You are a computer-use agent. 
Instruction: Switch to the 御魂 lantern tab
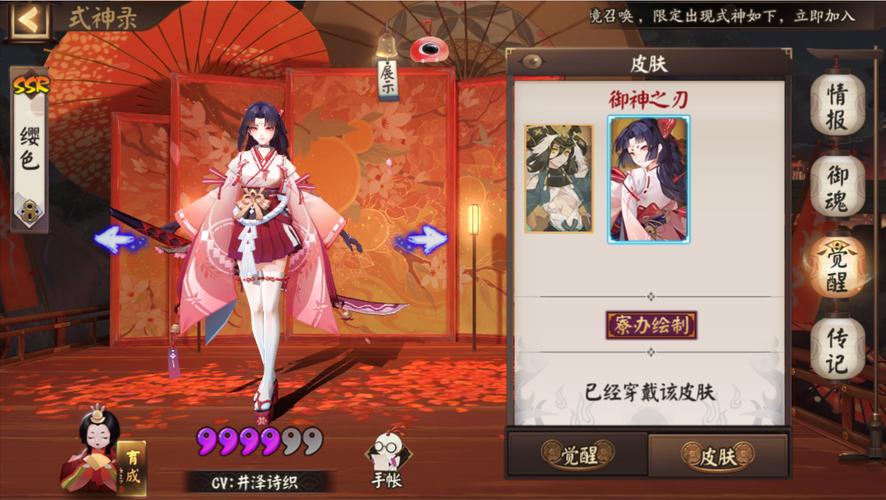[837, 186]
